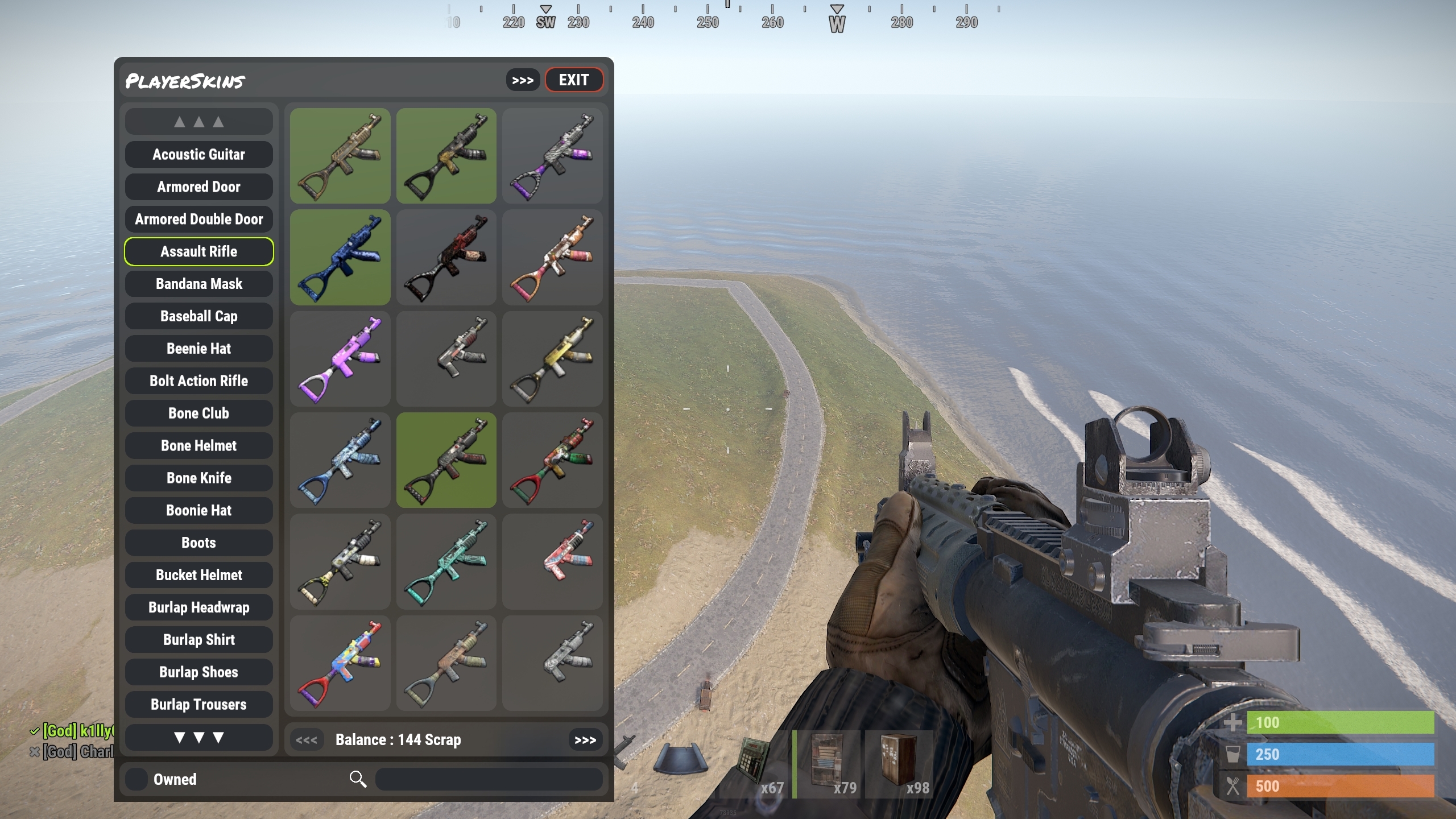Select the solid blue assault rifle skin
The width and height of the screenshot is (1456, 819).
coord(340,257)
